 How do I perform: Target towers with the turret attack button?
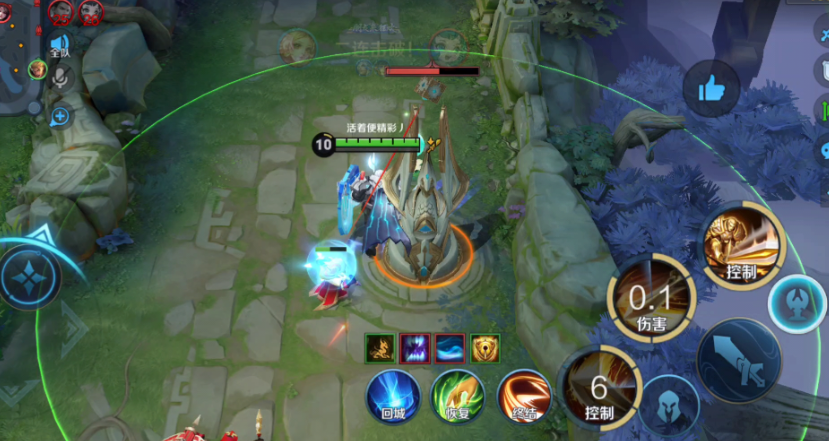click(797, 303)
